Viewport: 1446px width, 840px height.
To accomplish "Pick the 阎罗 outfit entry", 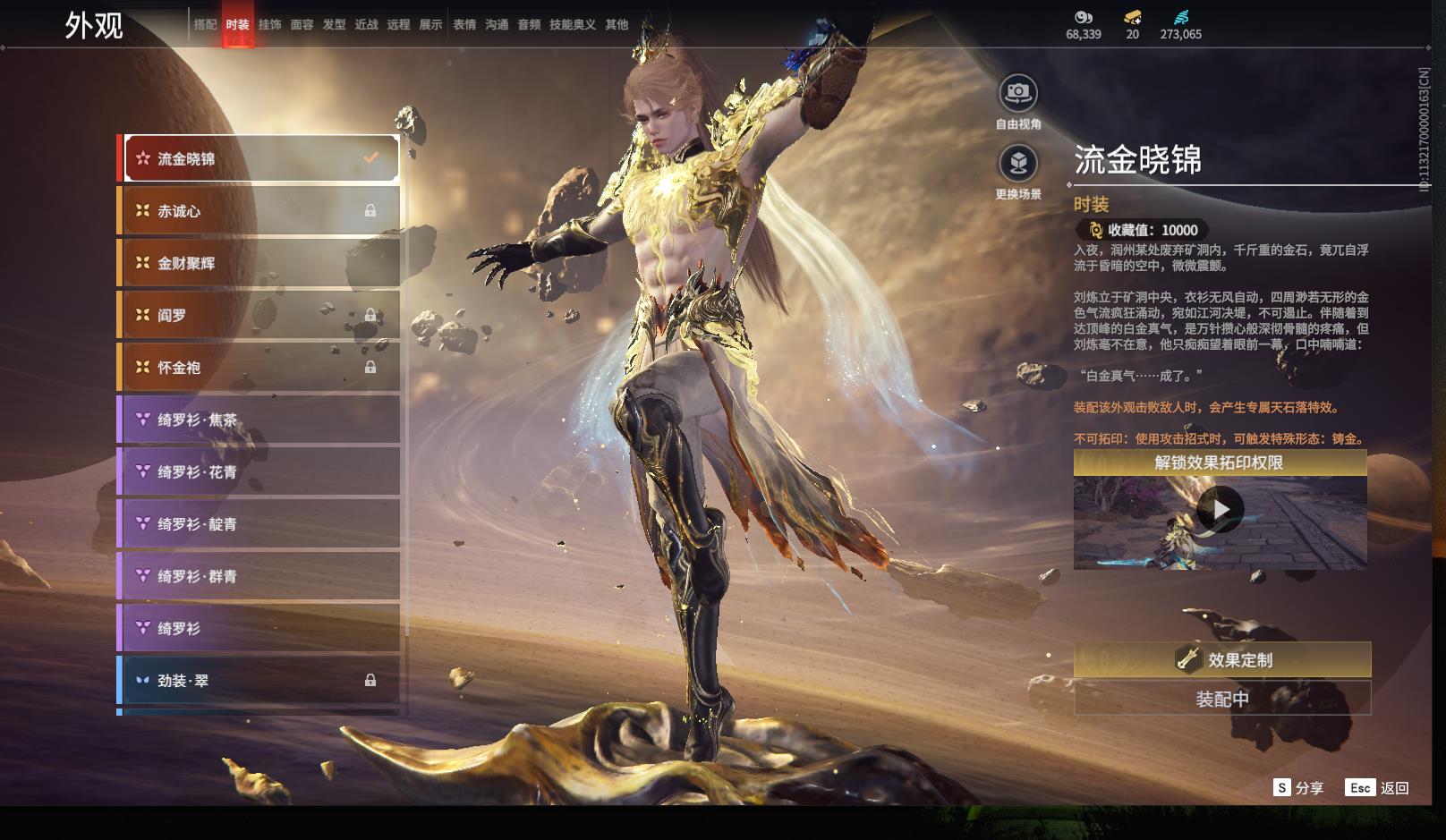I will pos(259,315).
